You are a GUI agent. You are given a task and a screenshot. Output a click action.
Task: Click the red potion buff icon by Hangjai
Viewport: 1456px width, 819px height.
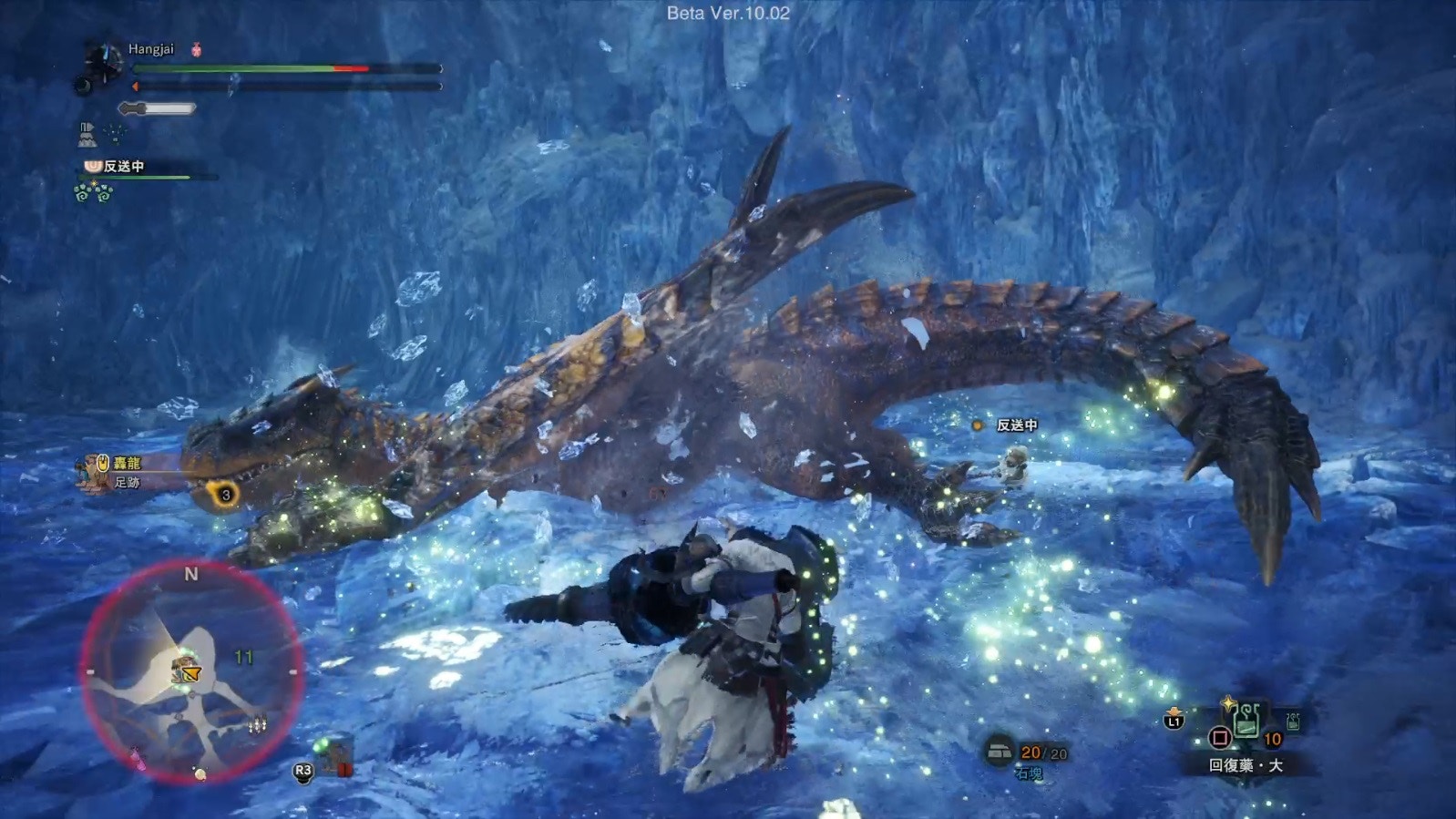pyautogui.click(x=196, y=50)
